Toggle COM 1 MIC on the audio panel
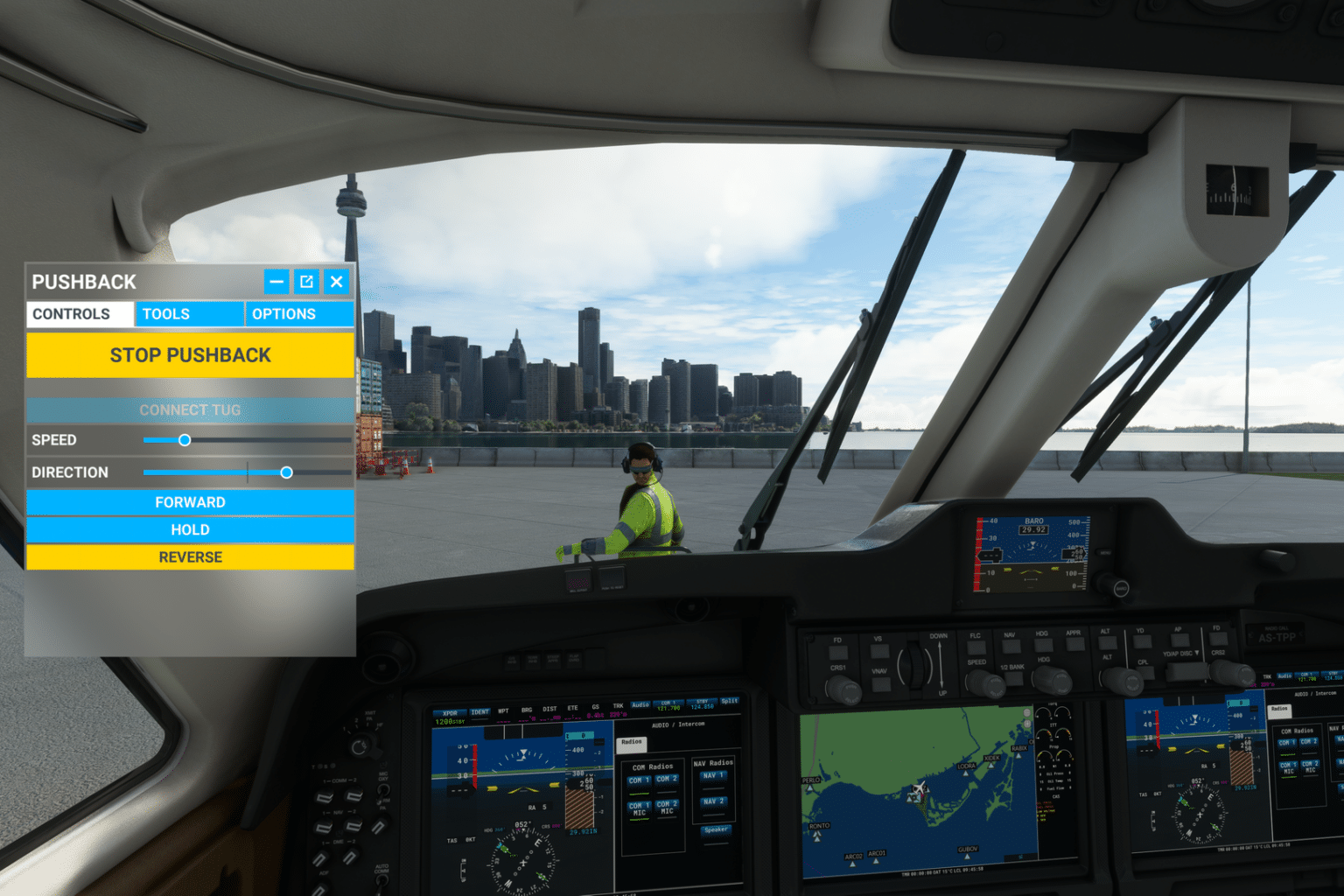The image size is (1344, 896). pyautogui.click(x=638, y=808)
